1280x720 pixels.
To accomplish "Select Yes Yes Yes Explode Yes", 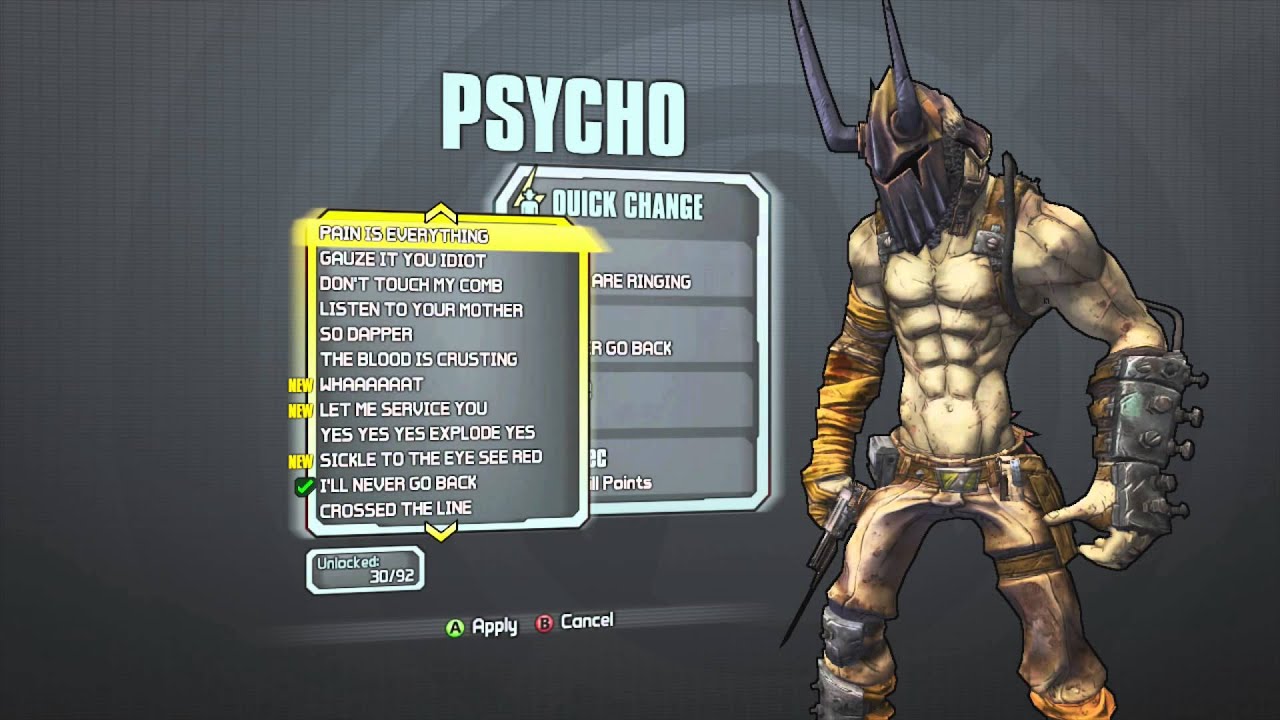I will [x=427, y=433].
